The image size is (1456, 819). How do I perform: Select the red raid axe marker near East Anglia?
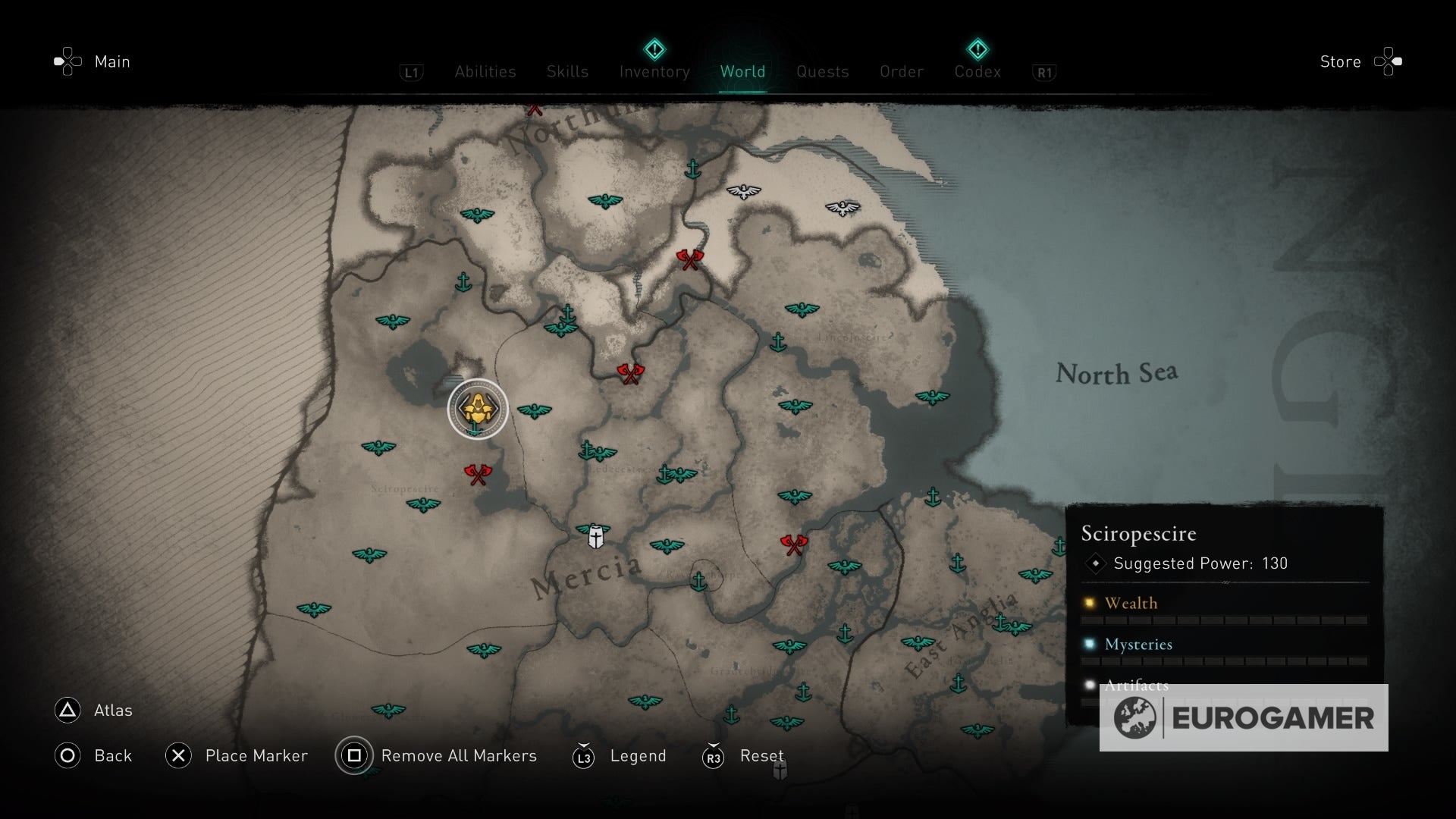(x=794, y=542)
